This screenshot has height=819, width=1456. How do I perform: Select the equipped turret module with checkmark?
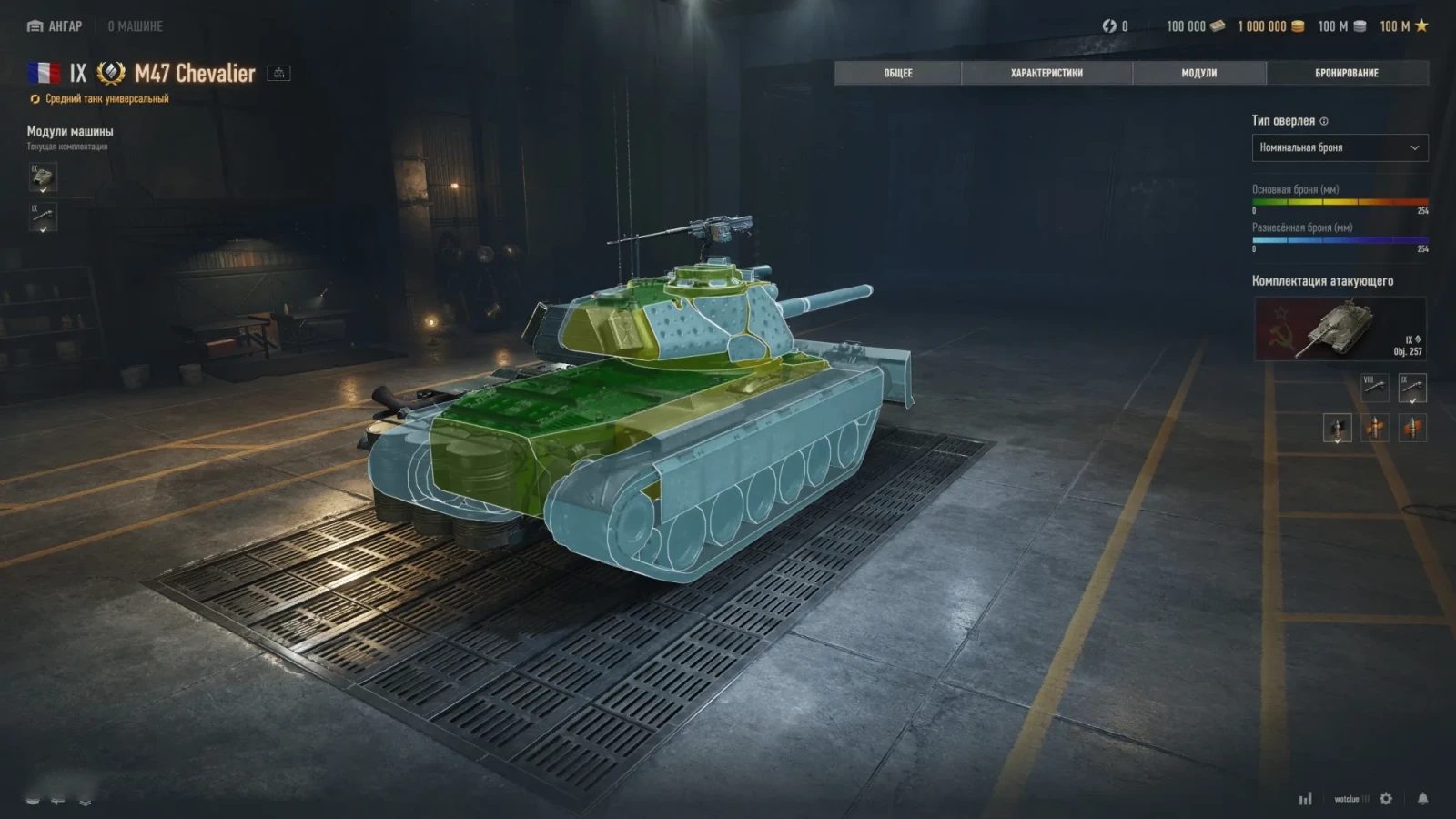click(x=41, y=178)
